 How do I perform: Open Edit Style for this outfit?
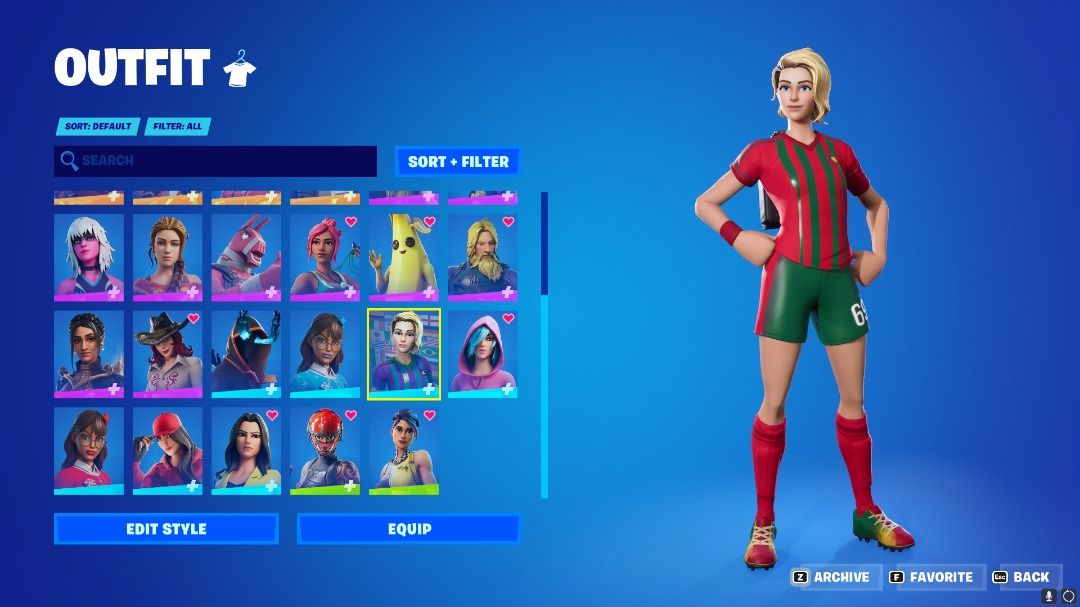tap(166, 529)
